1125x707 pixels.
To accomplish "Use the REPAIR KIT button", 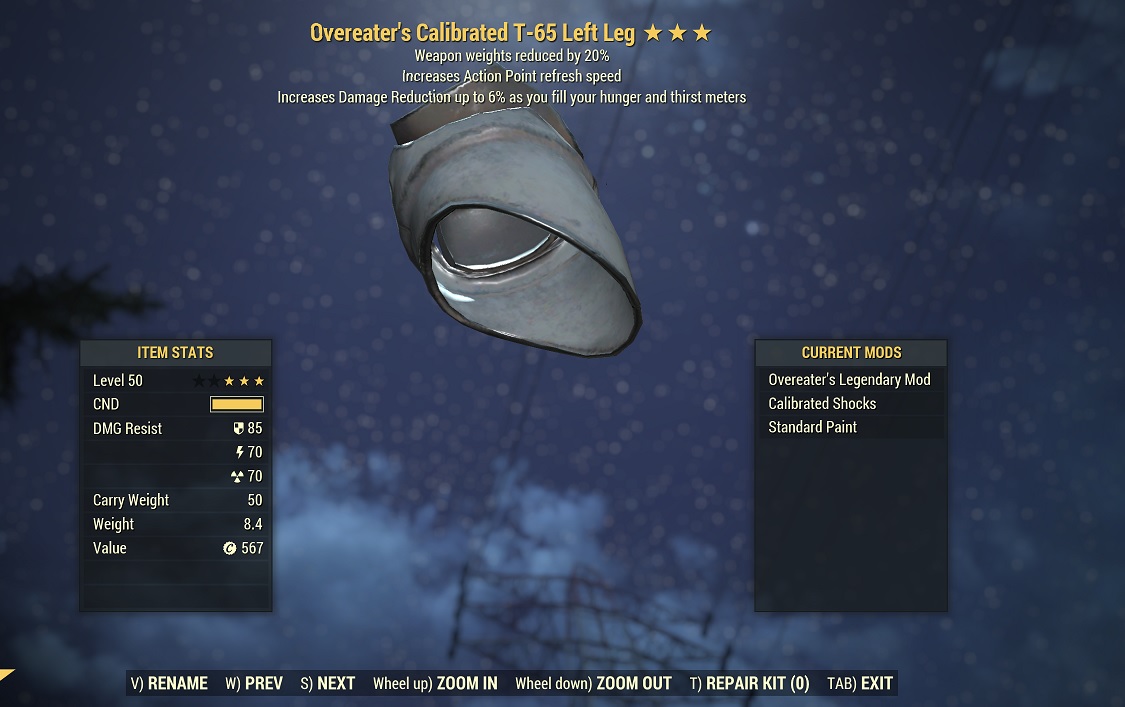I will (749, 684).
